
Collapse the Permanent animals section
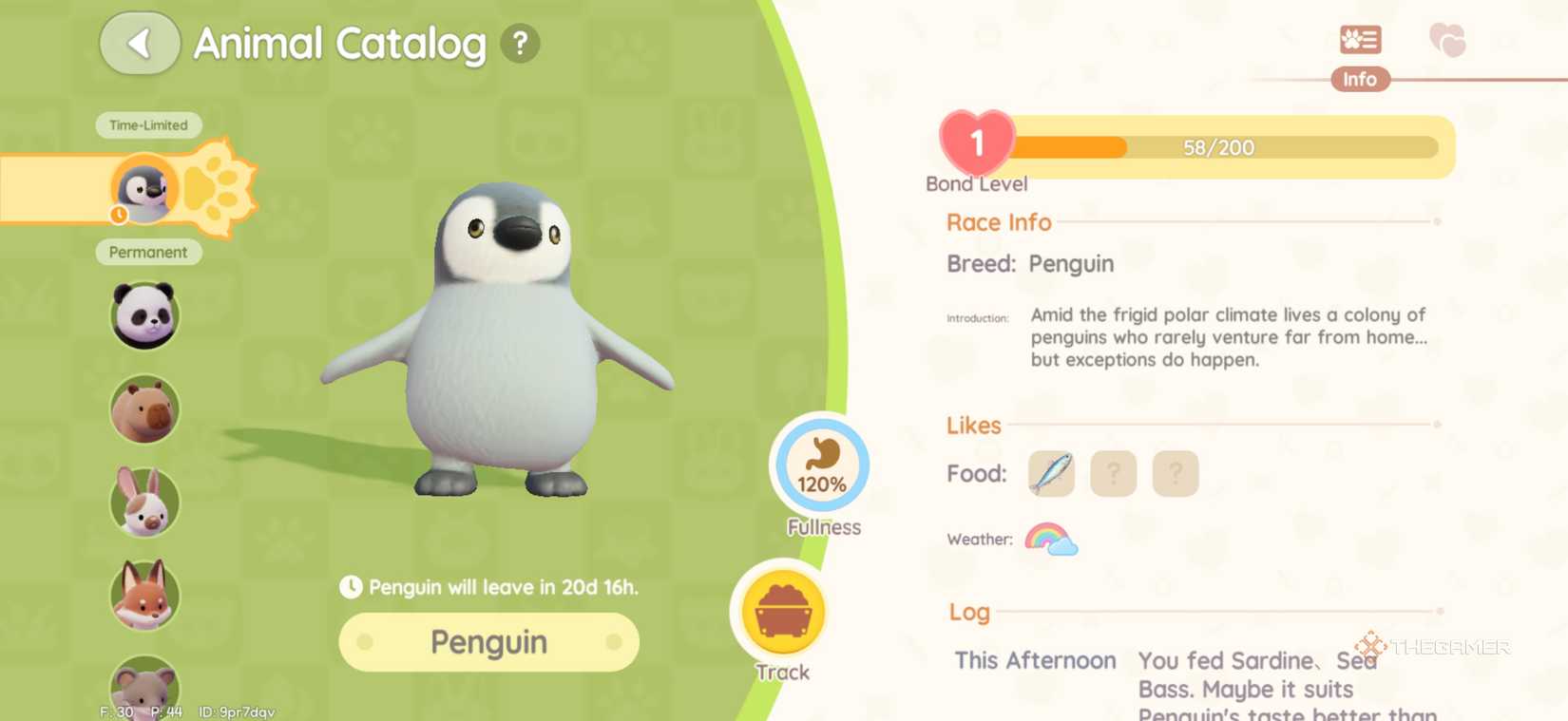point(148,252)
